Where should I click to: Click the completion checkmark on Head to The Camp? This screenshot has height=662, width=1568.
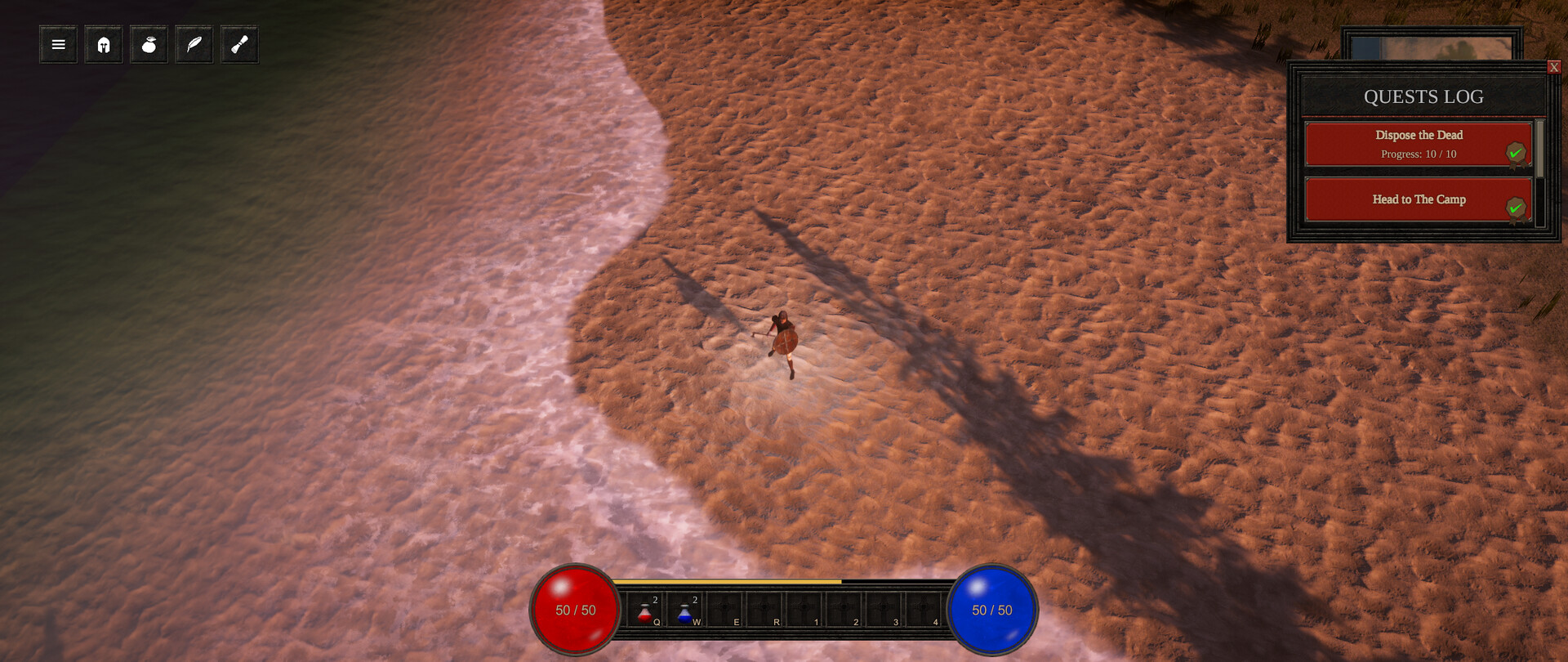click(1517, 208)
